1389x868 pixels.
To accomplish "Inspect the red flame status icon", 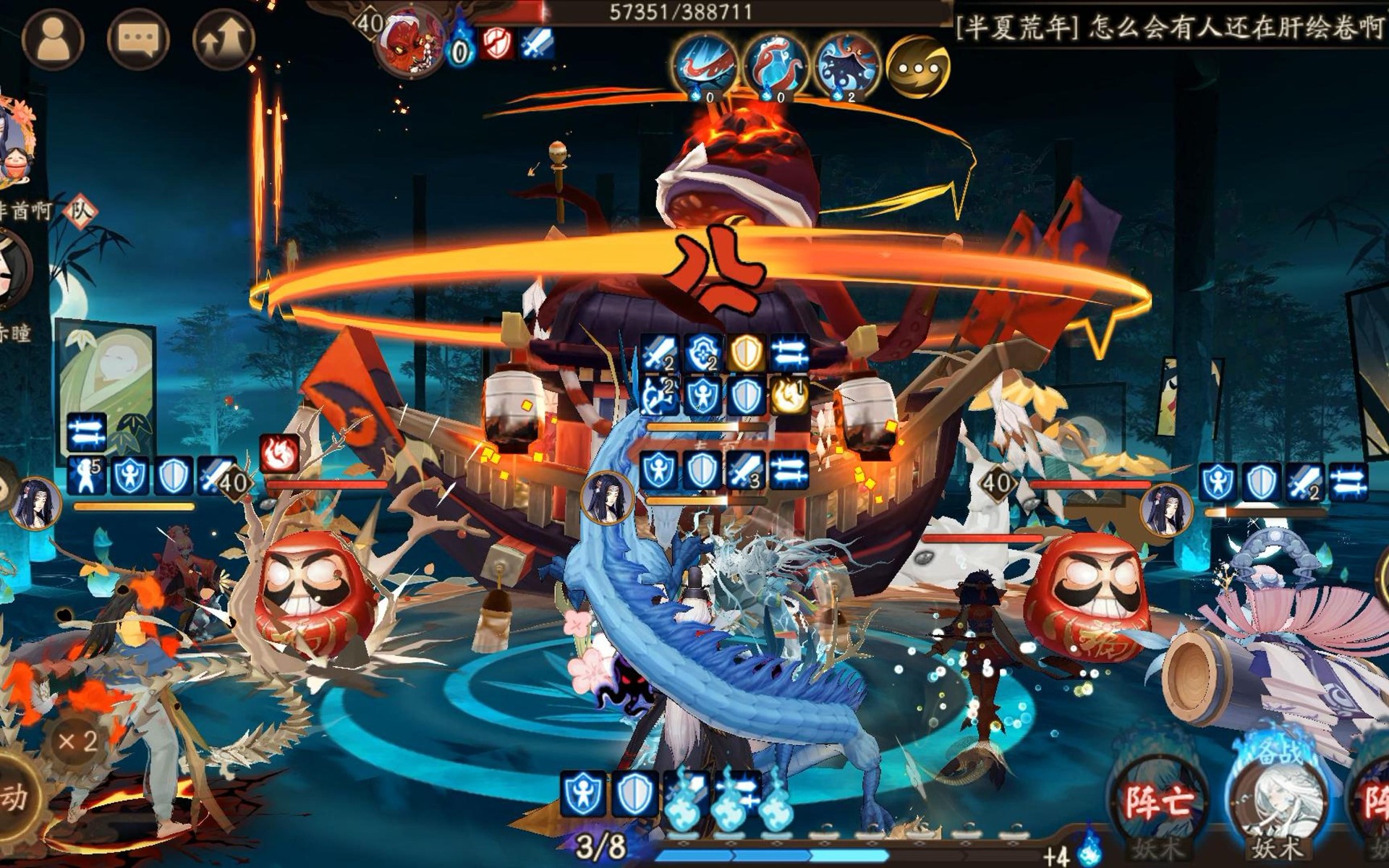I will pyautogui.click(x=279, y=454).
